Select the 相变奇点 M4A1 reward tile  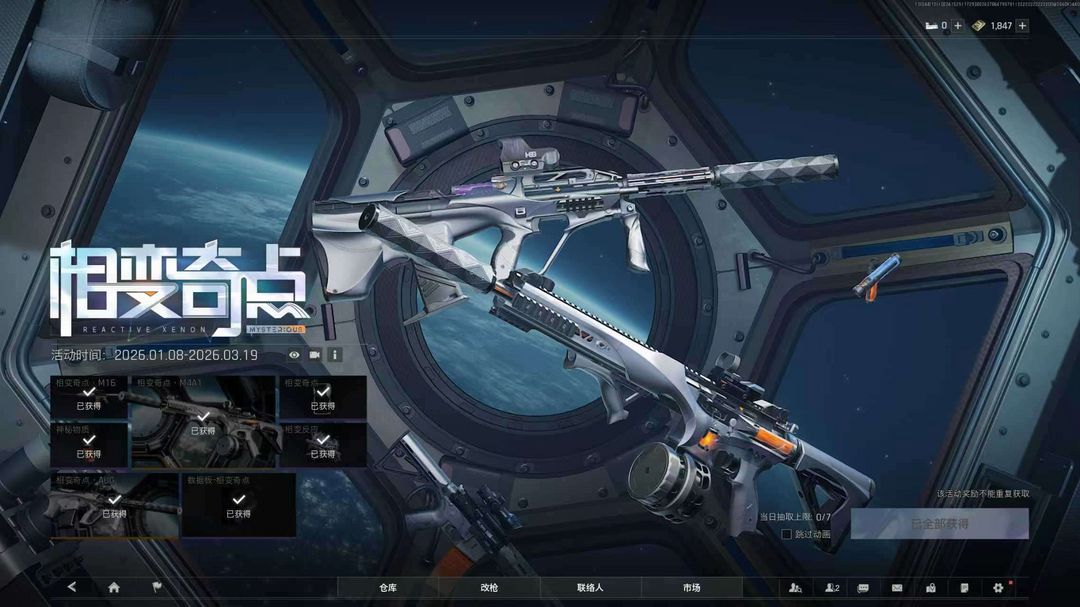(x=203, y=422)
